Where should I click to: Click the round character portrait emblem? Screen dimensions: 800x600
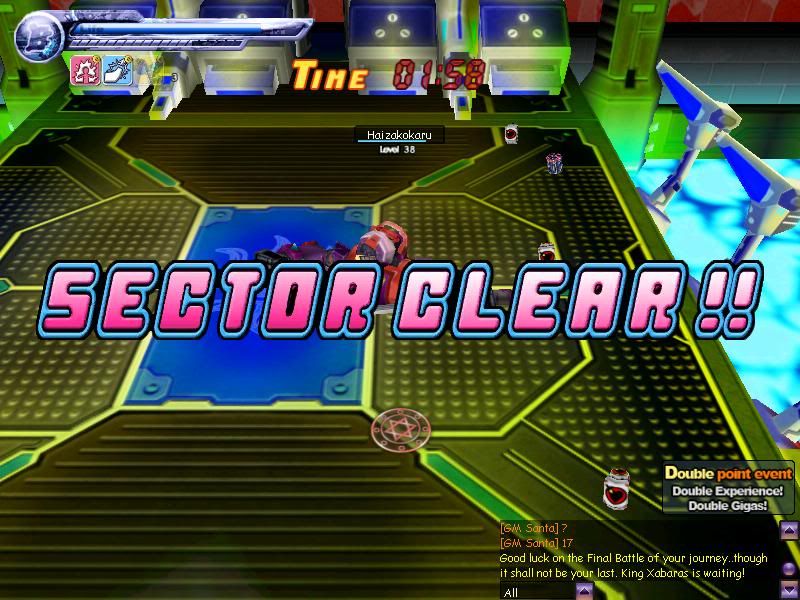(x=38, y=35)
